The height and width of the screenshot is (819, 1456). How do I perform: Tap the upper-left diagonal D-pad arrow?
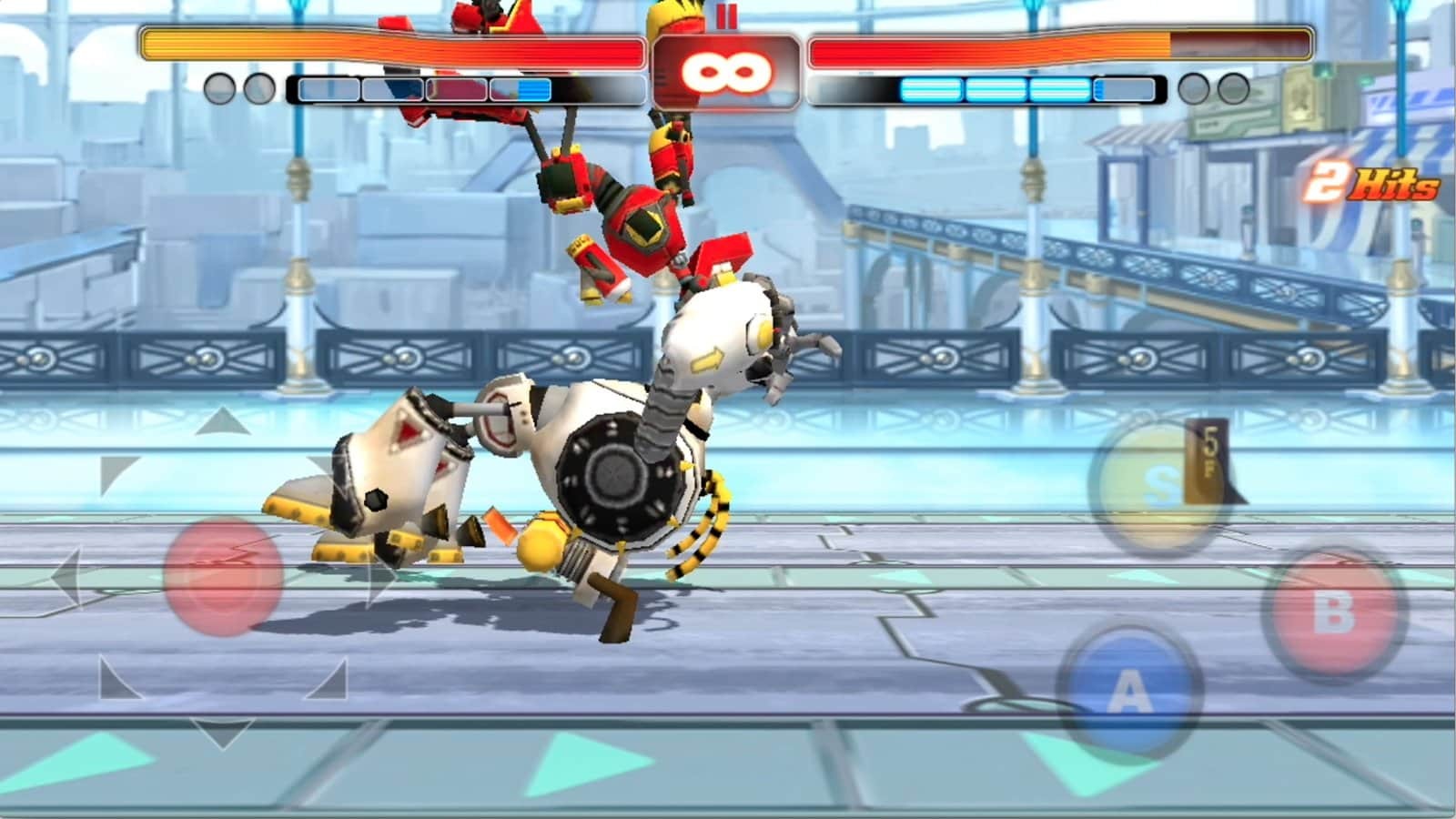point(113,471)
